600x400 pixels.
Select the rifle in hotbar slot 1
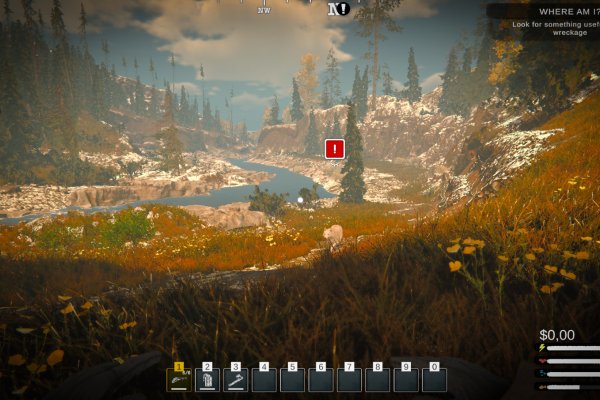pos(179,380)
